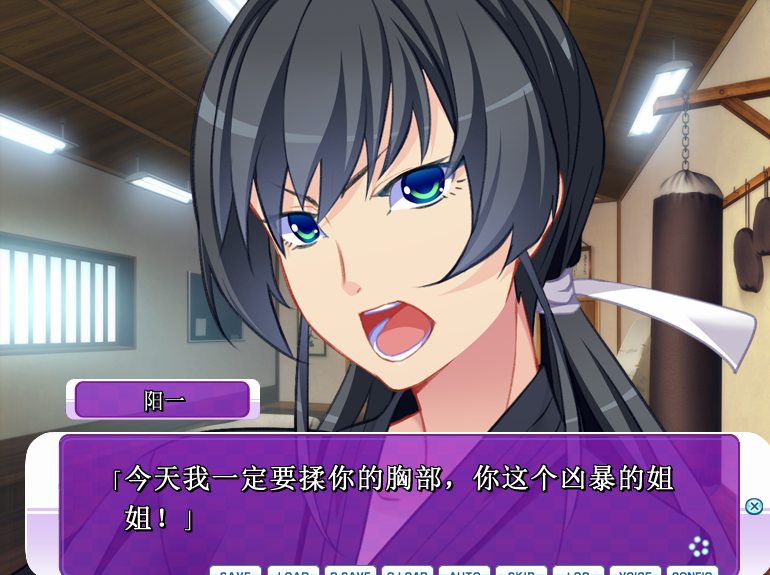The image size is (770, 575).
Task: Open the LOAD menu
Action: point(293,571)
